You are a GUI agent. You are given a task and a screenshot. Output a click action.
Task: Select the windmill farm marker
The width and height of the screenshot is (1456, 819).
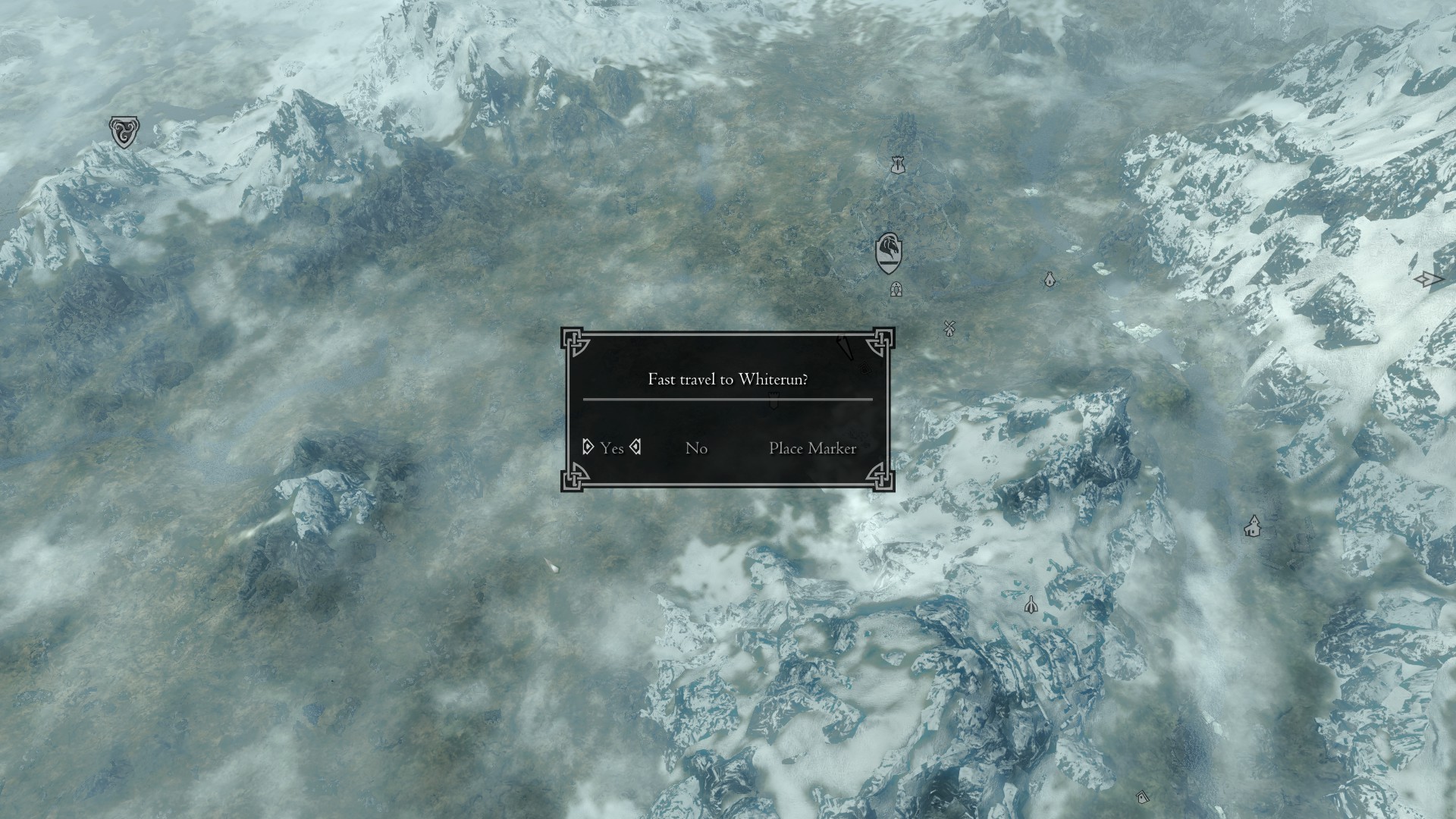(x=949, y=328)
